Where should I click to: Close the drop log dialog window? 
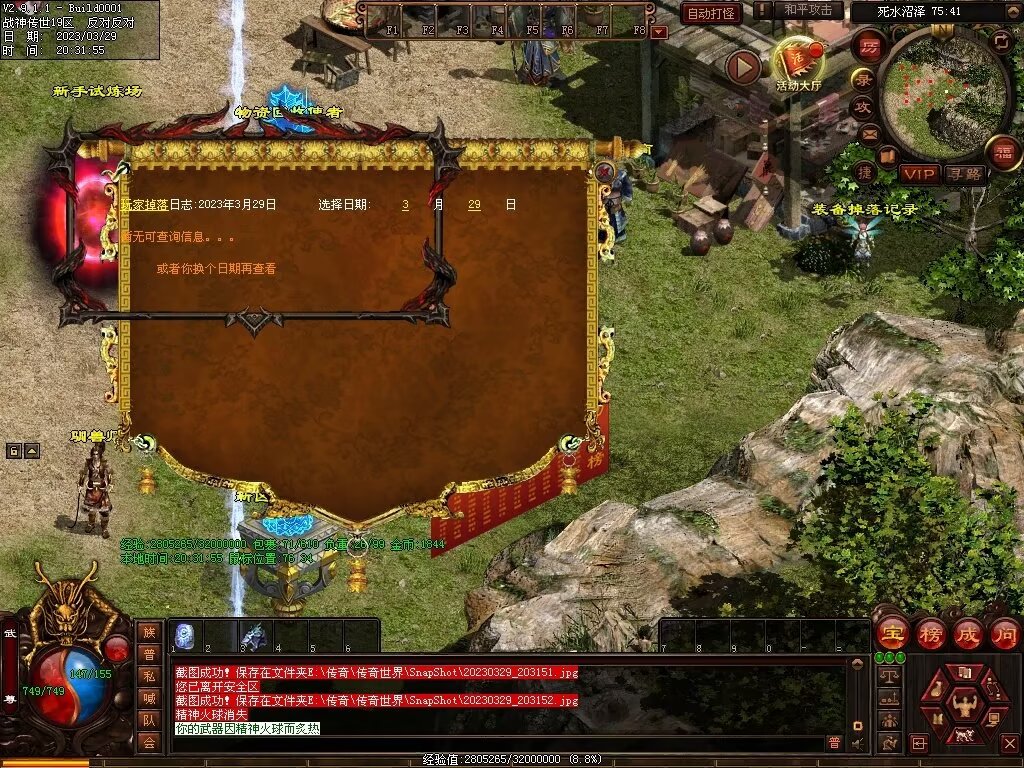(x=604, y=170)
